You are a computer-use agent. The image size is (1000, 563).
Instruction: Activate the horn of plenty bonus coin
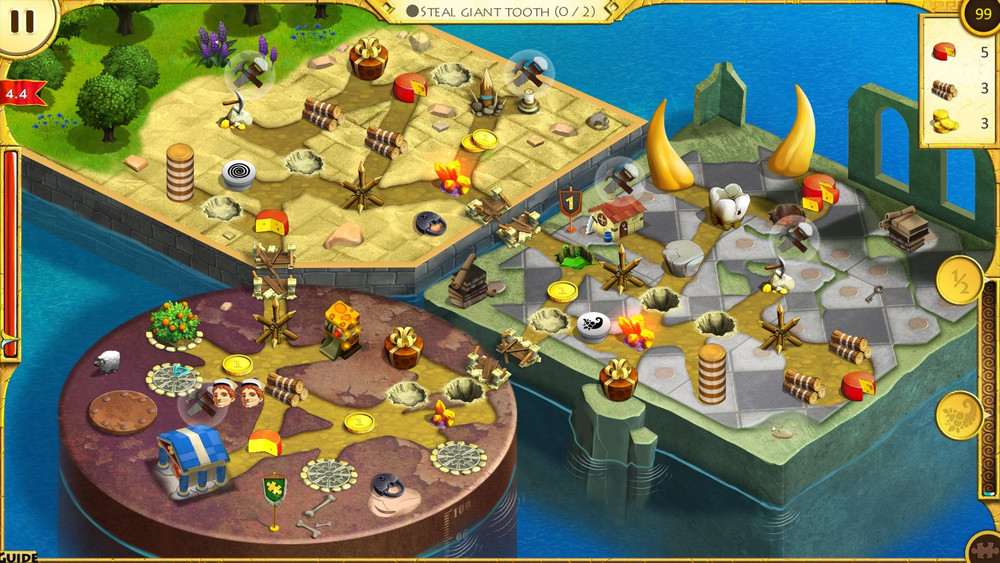coord(961,415)
